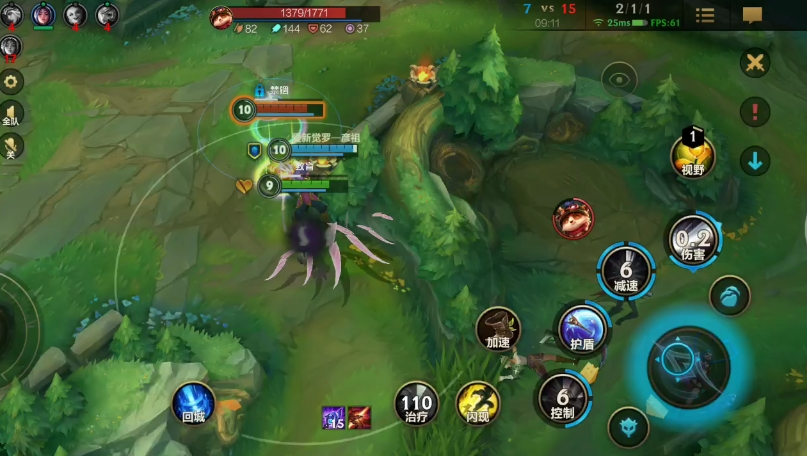
Task: Activate the 伤害 damage ability
Action: point(693,240)
